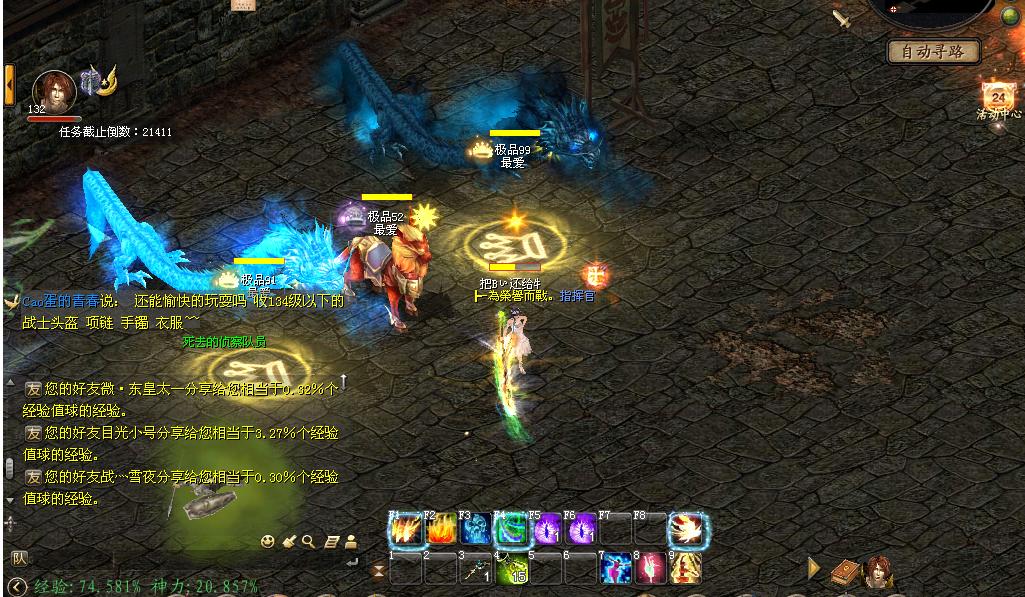Select the player portrait at top left
Image resolution: width=1025 pixels, height=597 pixels.
(x=54, y=91)
